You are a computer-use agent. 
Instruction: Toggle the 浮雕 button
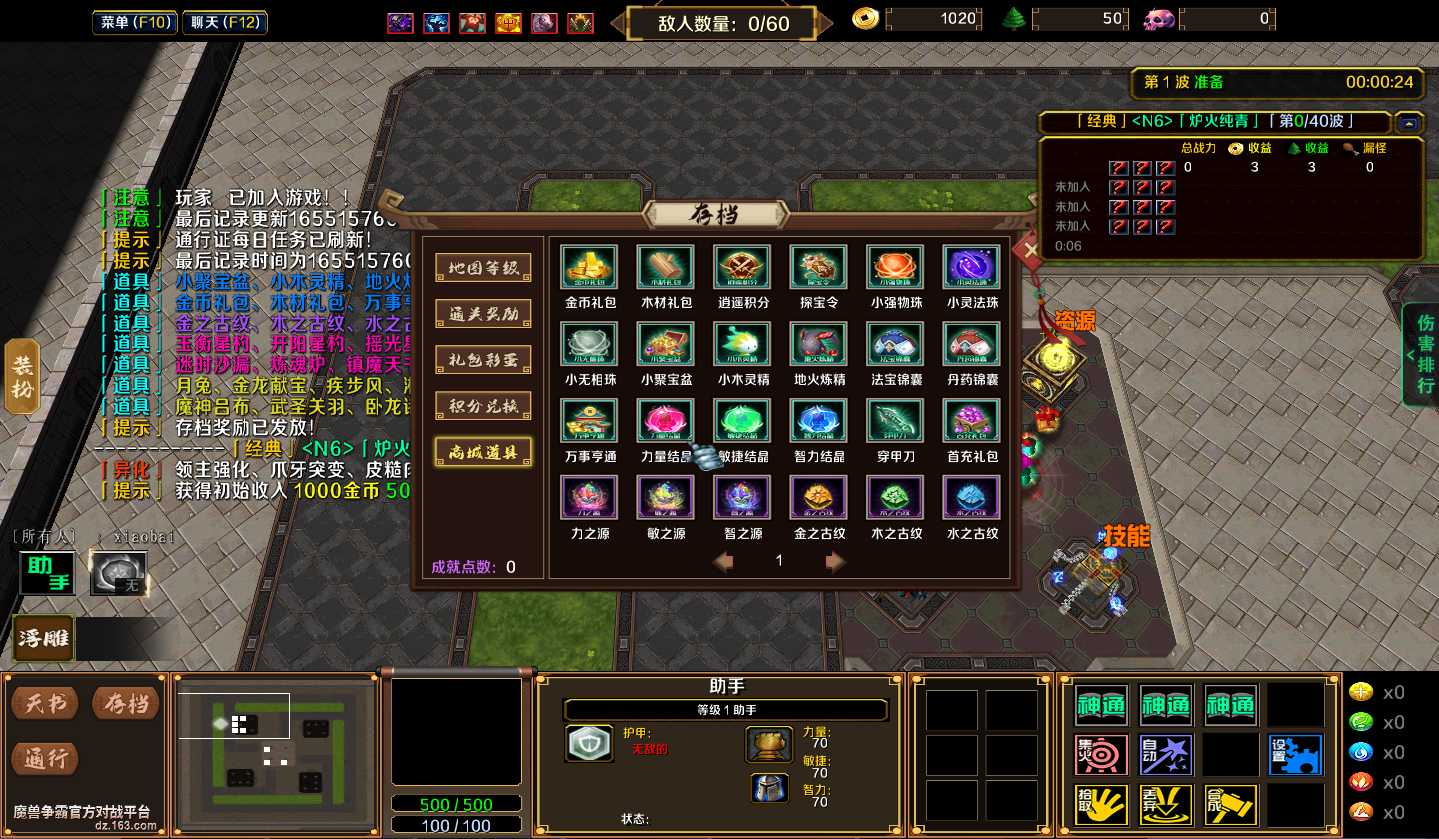(44, 637)
